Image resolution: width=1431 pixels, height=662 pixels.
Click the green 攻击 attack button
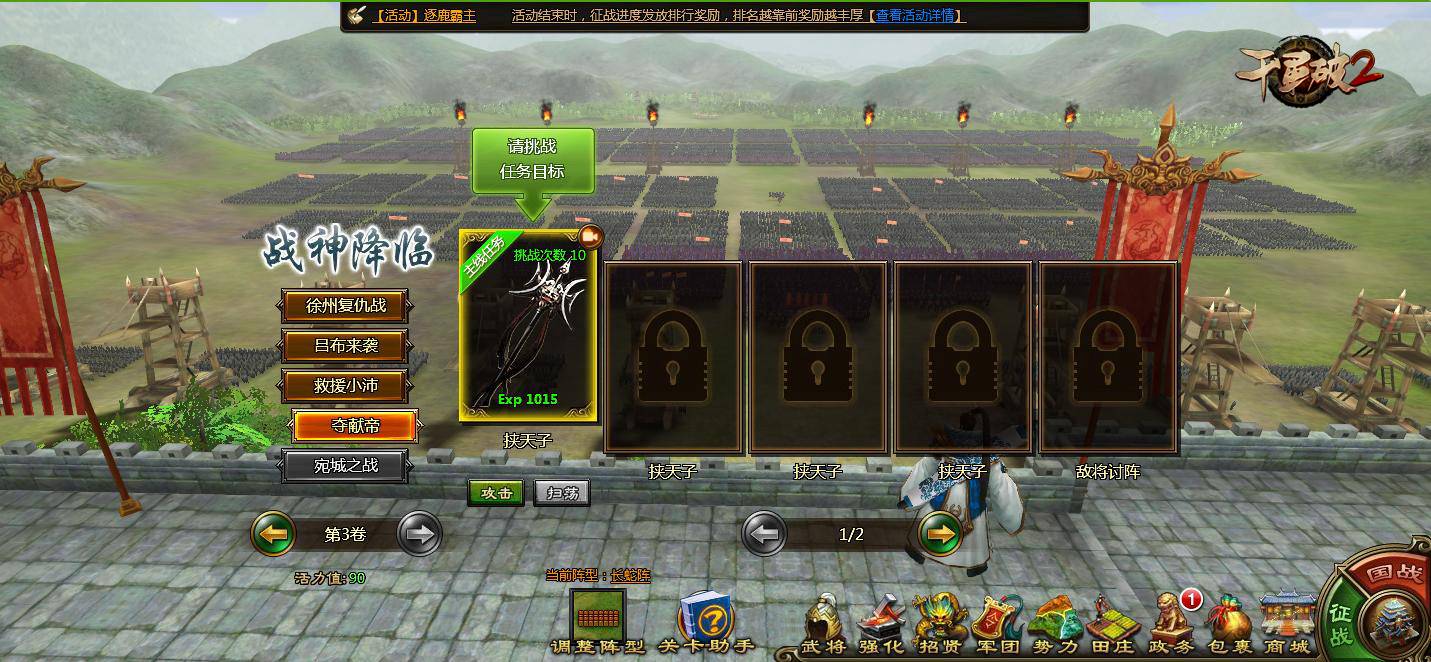point(496,493)
